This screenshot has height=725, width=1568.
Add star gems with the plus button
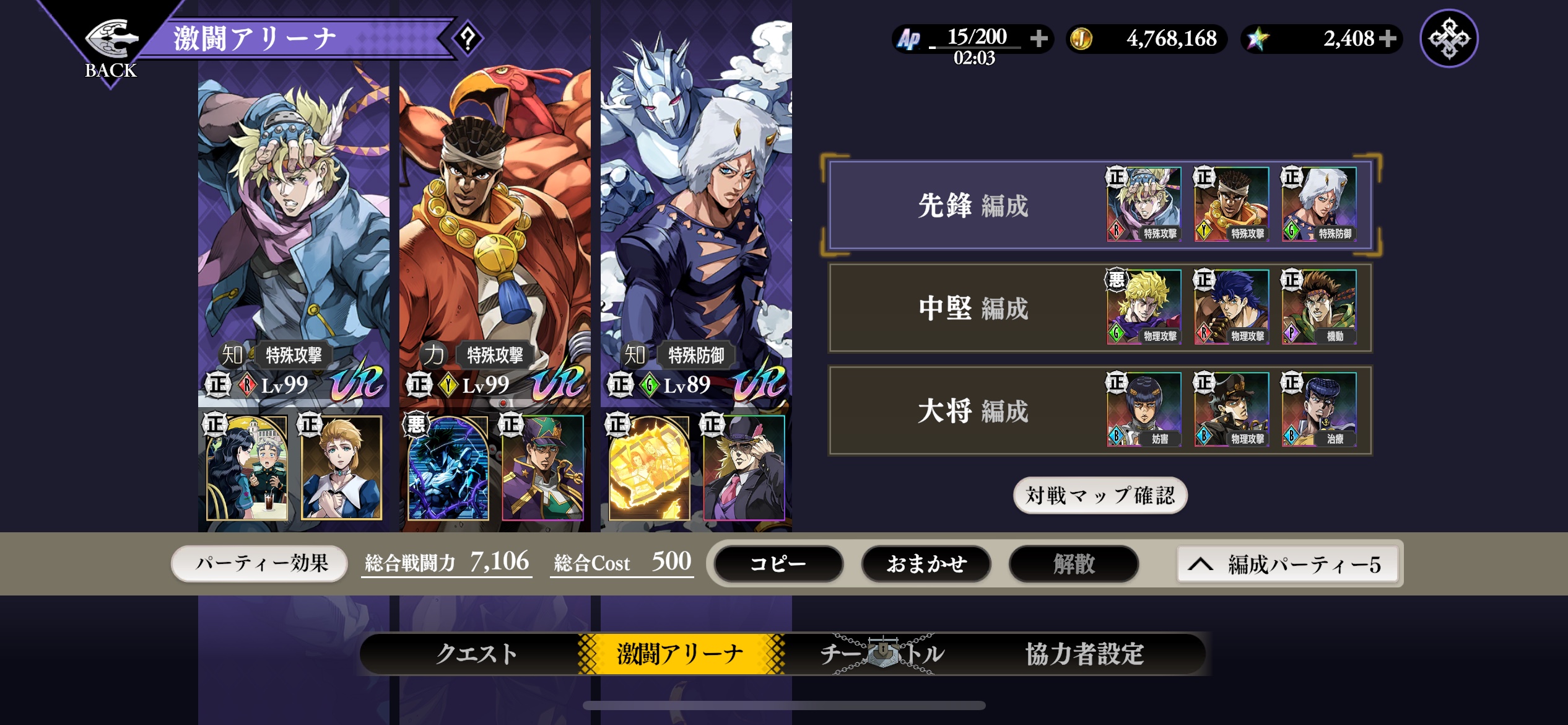coord(1388,38)
